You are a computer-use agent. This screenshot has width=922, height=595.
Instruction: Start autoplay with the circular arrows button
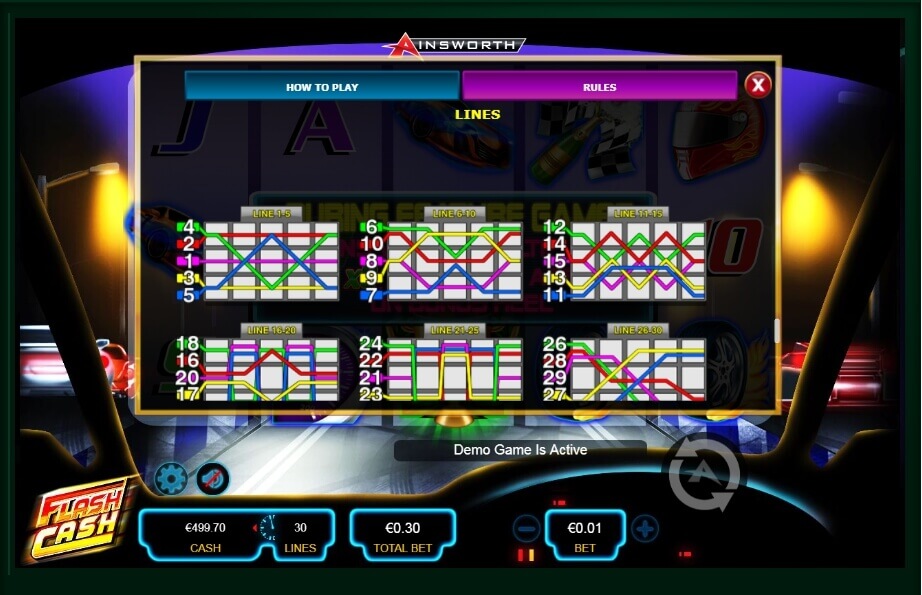click(704, 473)
